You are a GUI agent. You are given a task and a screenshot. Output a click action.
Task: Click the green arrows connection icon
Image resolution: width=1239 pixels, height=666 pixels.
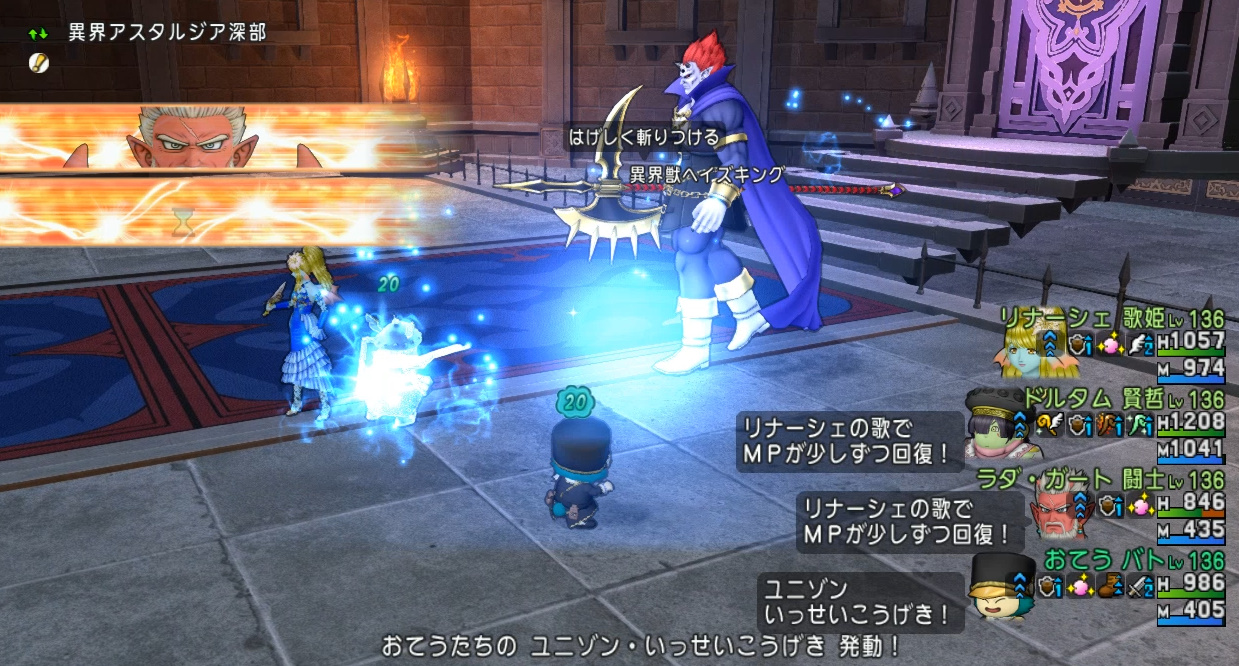point(38,34)
